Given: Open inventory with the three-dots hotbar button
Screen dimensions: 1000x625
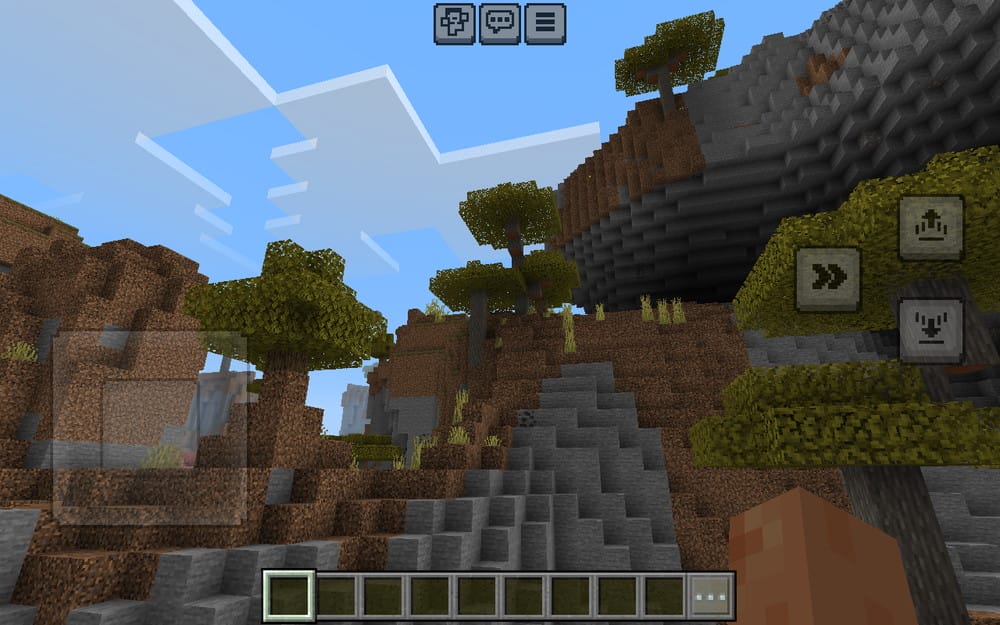Looking at the screenshot, I should pos(712,596).
